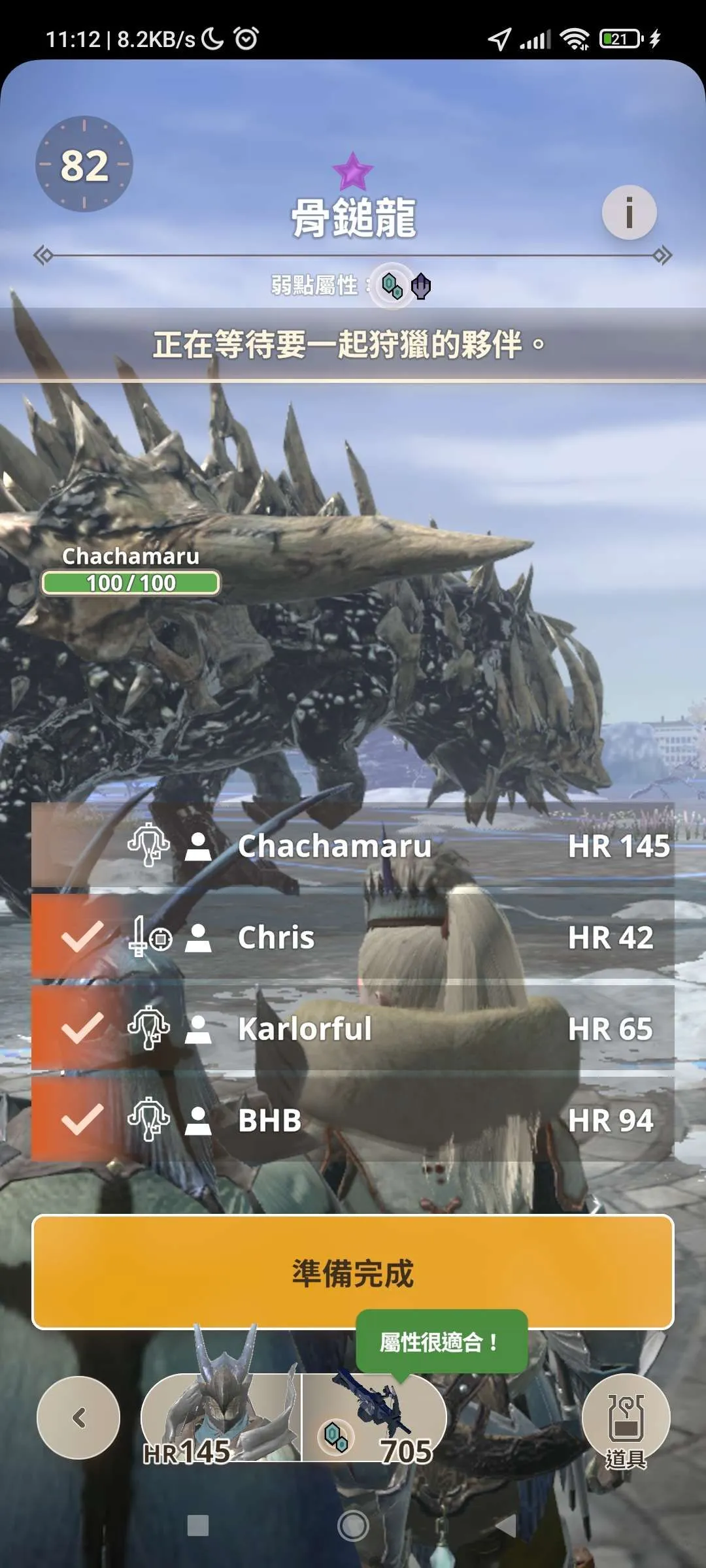Select the HR145 armor loadout panel
The image size is (706, 1568).
221,1419
